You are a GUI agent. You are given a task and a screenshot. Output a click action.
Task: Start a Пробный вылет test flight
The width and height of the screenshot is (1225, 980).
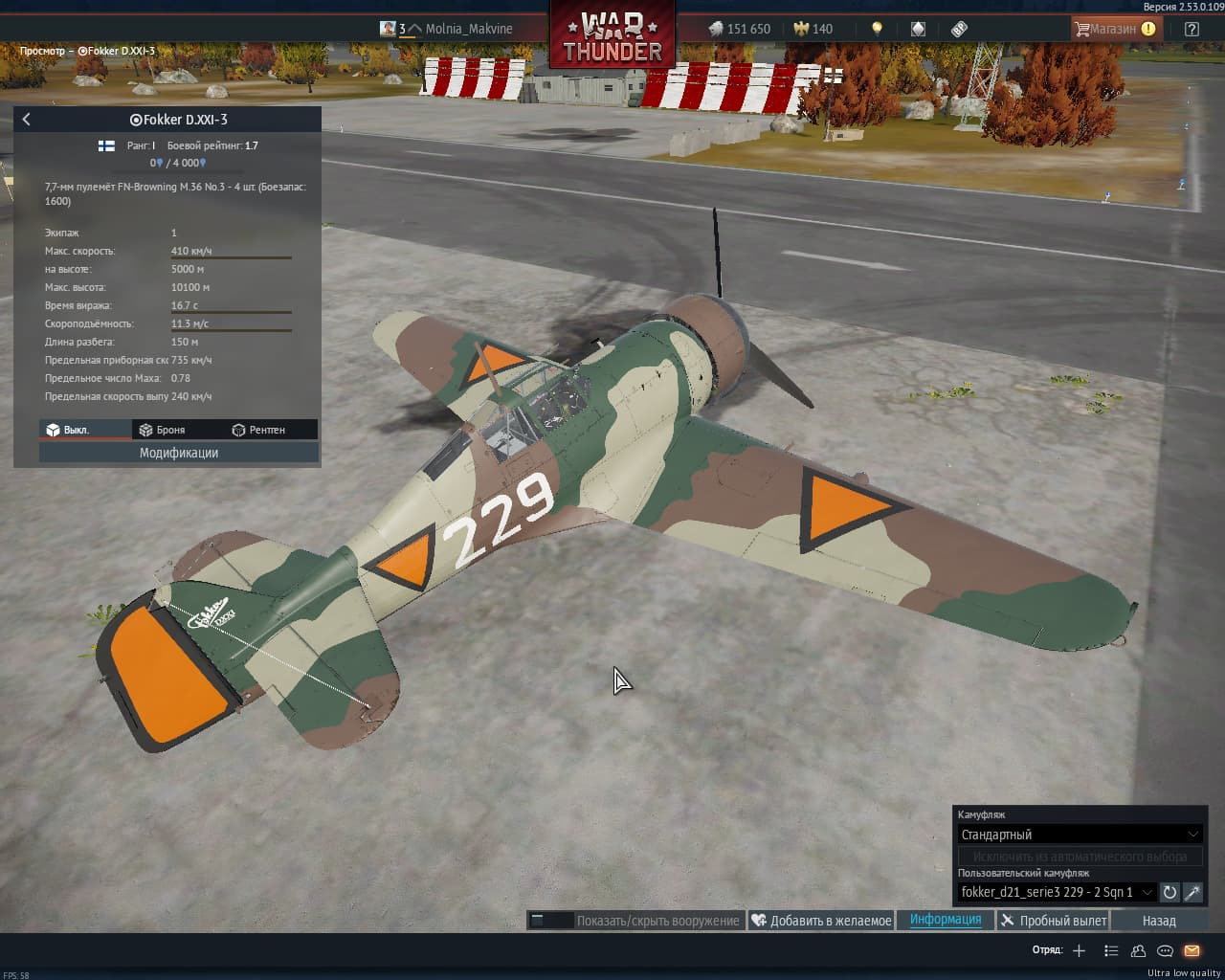1053,921
